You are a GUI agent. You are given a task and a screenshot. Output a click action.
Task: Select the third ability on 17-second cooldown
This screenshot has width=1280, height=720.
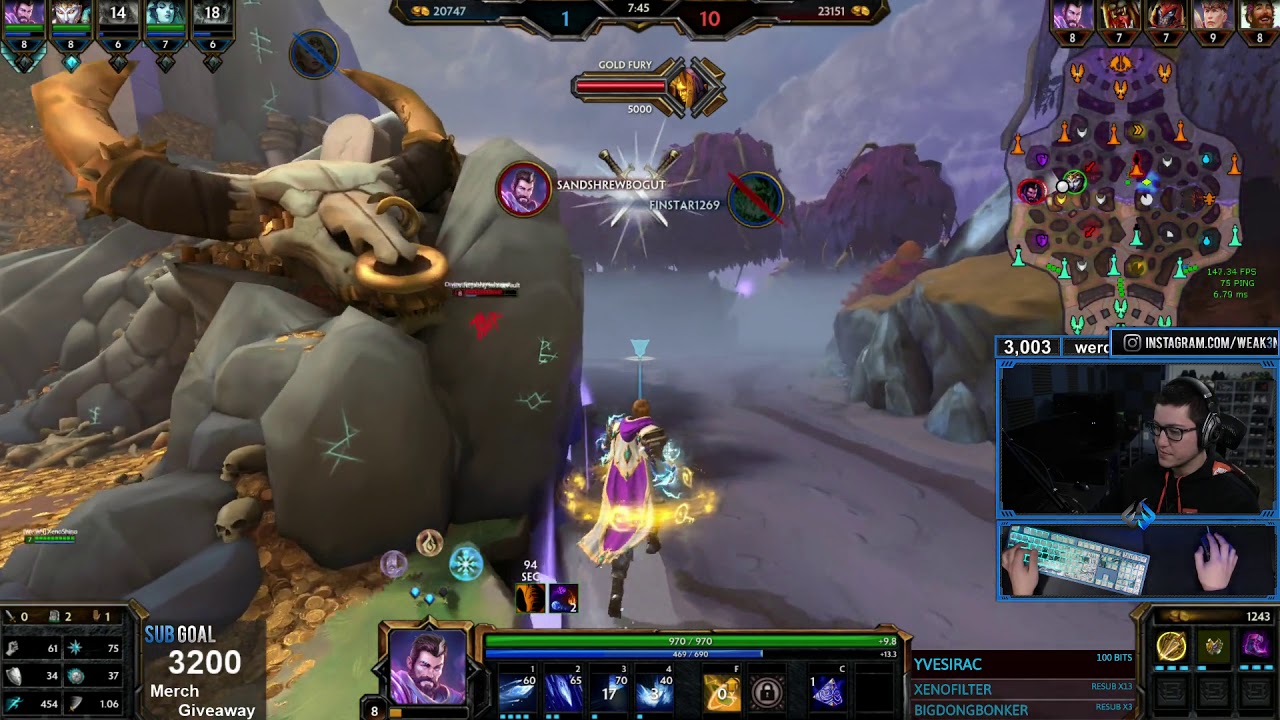click(x=609, y=691)
